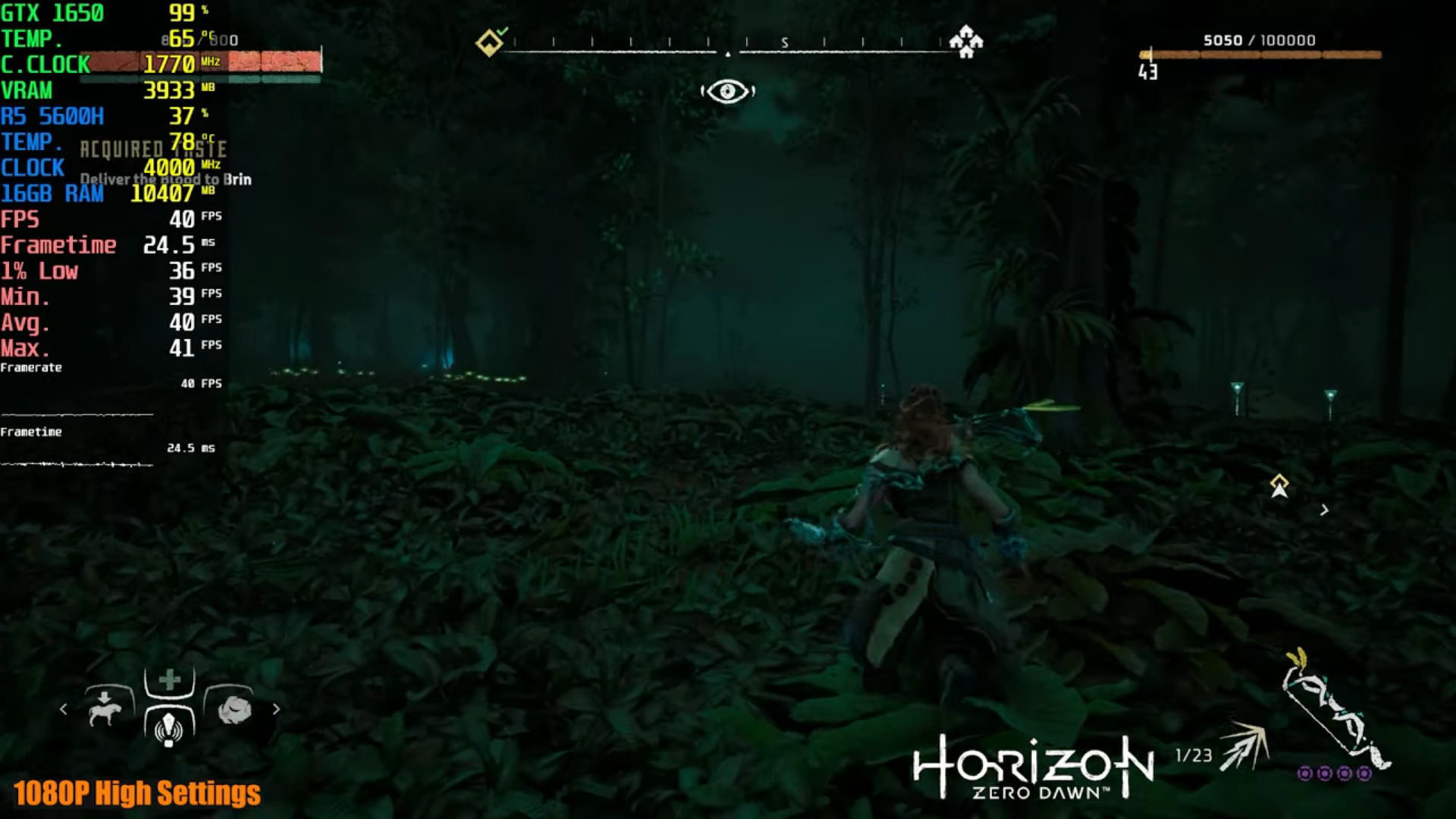This screenshot has width=1456, height=819.
Task: Use the medicine pouch plus icon
Action: 169,679
